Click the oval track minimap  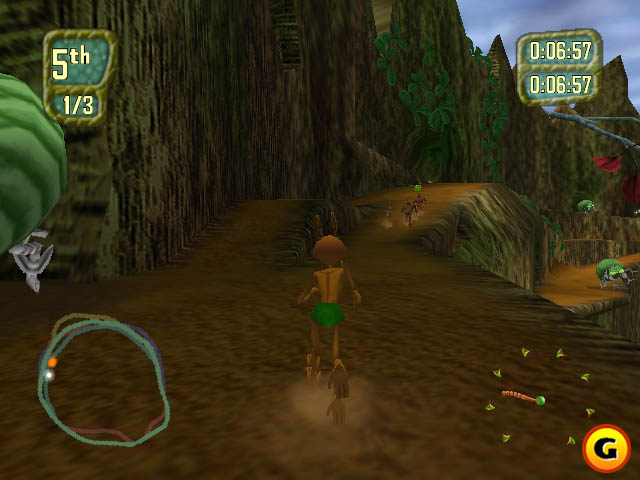(x=103, y=380)
